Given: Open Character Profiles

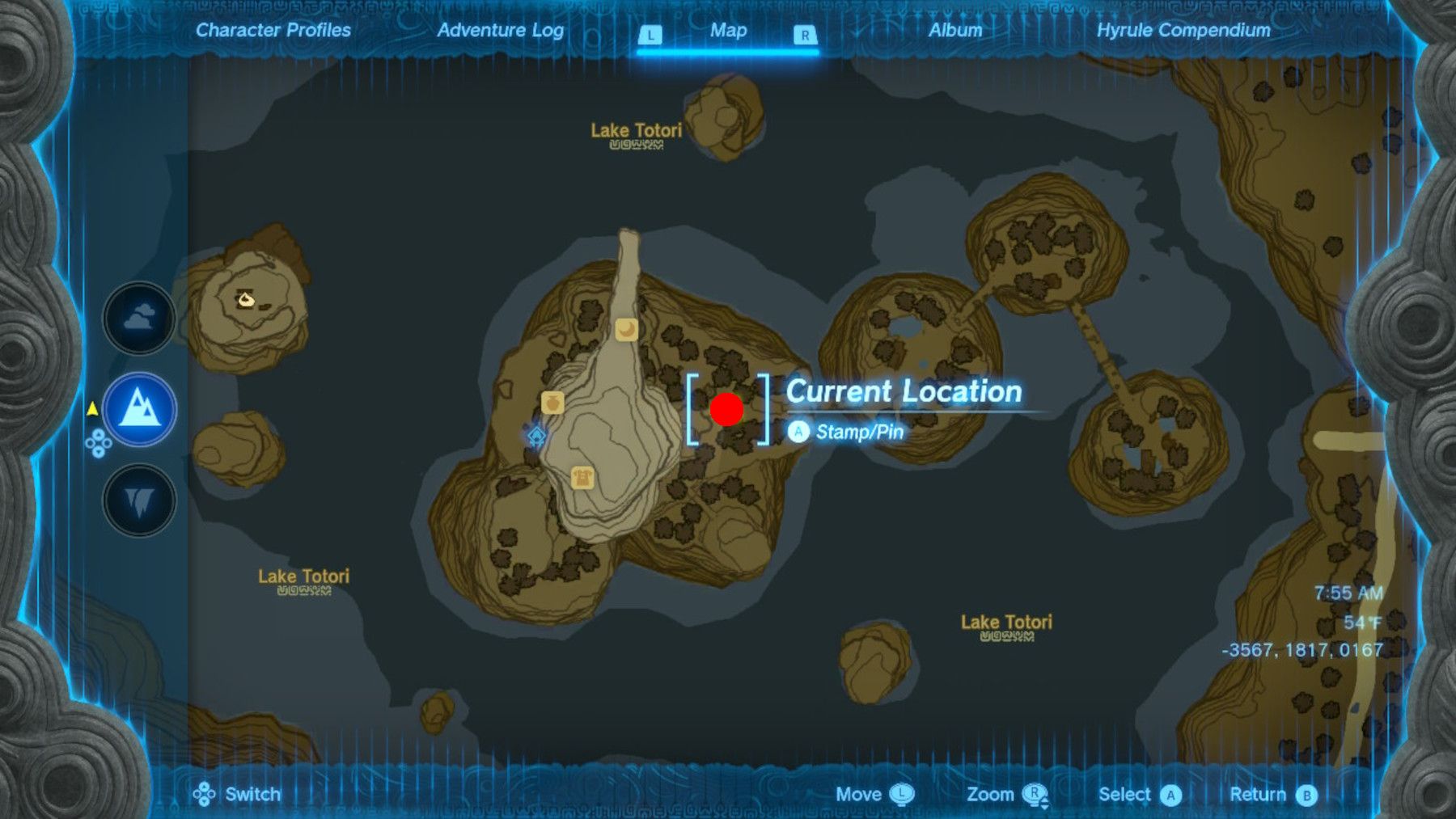Looking at the screenshot, I should (x=272, y=31).
